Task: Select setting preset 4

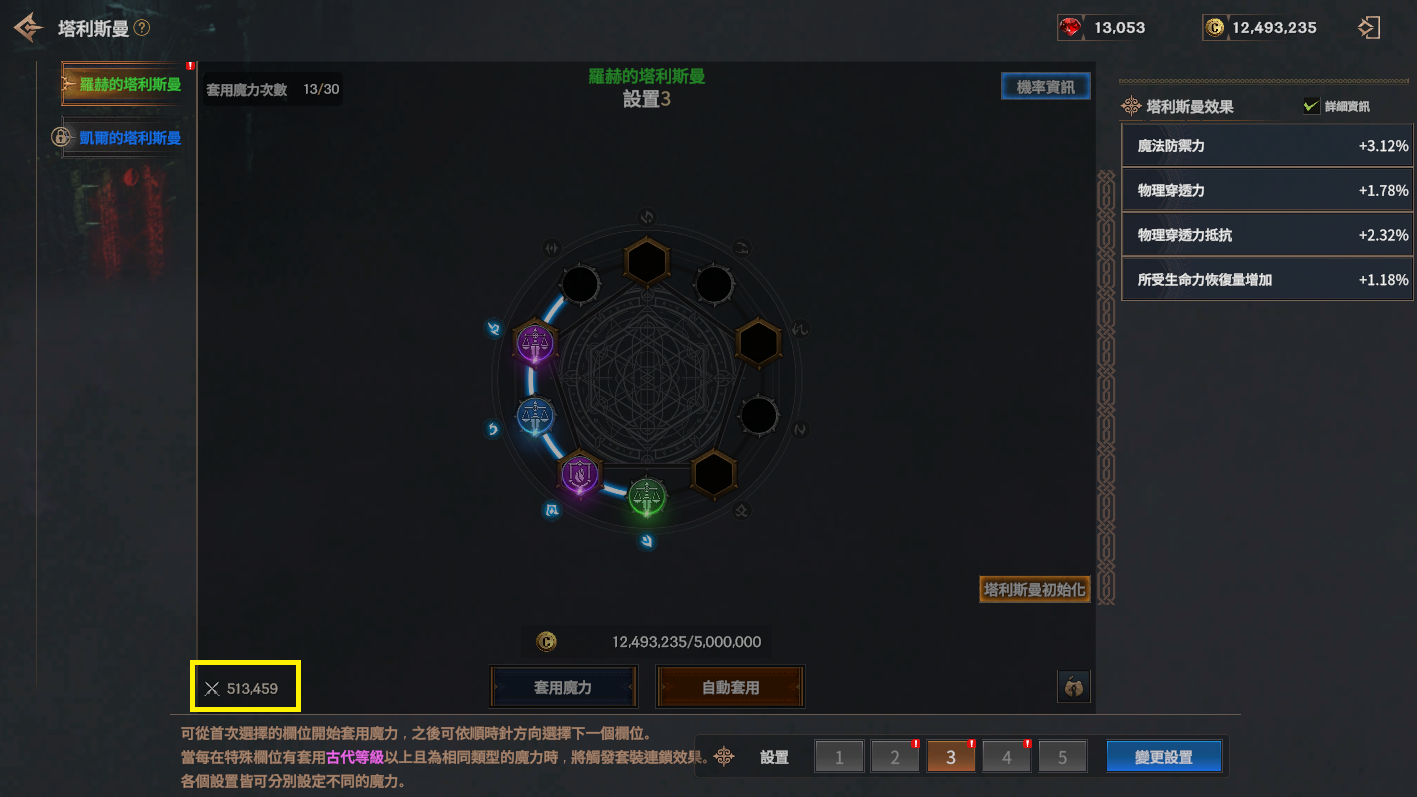Action: (x=1007, y=757)
